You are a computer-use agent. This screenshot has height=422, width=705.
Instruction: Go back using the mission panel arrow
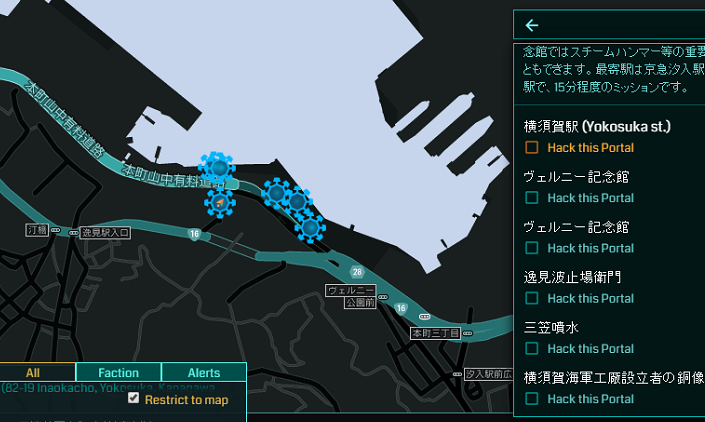tap(532, 26)
